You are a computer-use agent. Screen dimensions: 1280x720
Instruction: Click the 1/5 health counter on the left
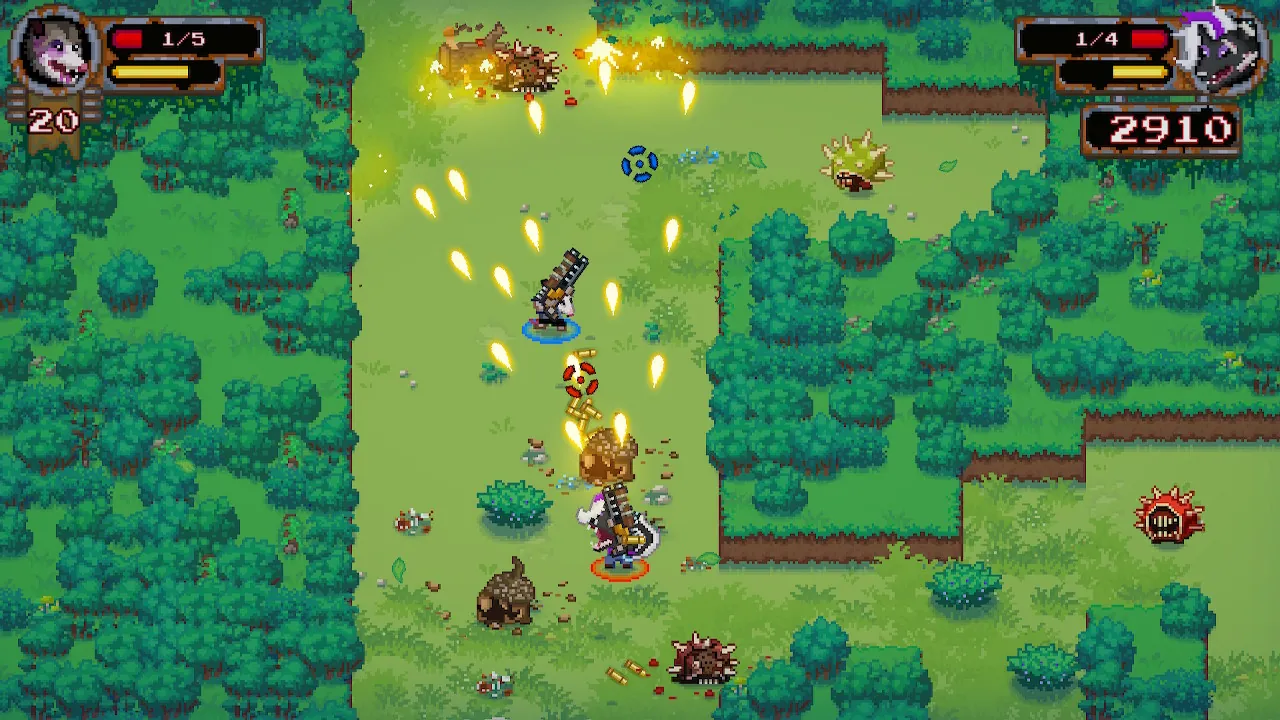click(185, 41)
